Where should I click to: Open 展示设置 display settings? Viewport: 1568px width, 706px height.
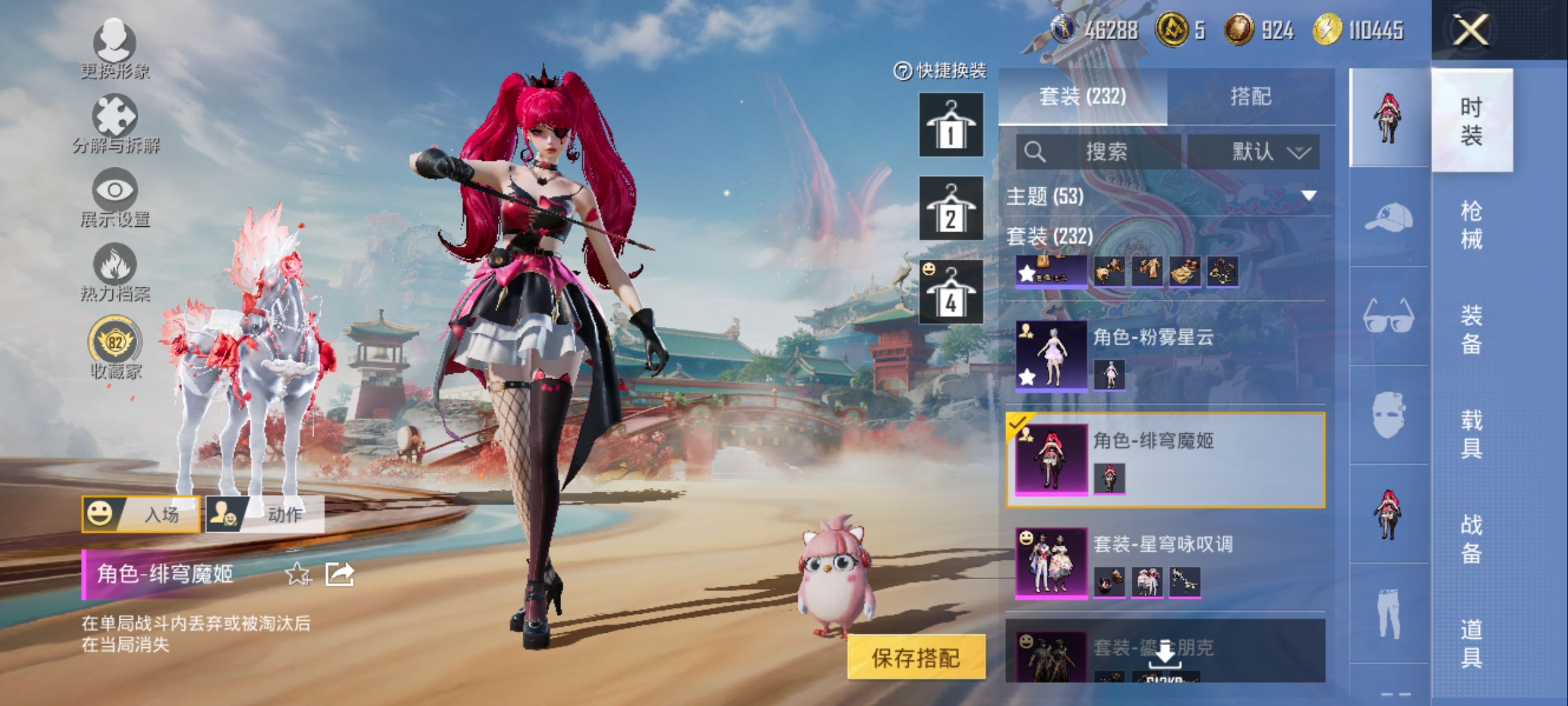coord(115,197)
